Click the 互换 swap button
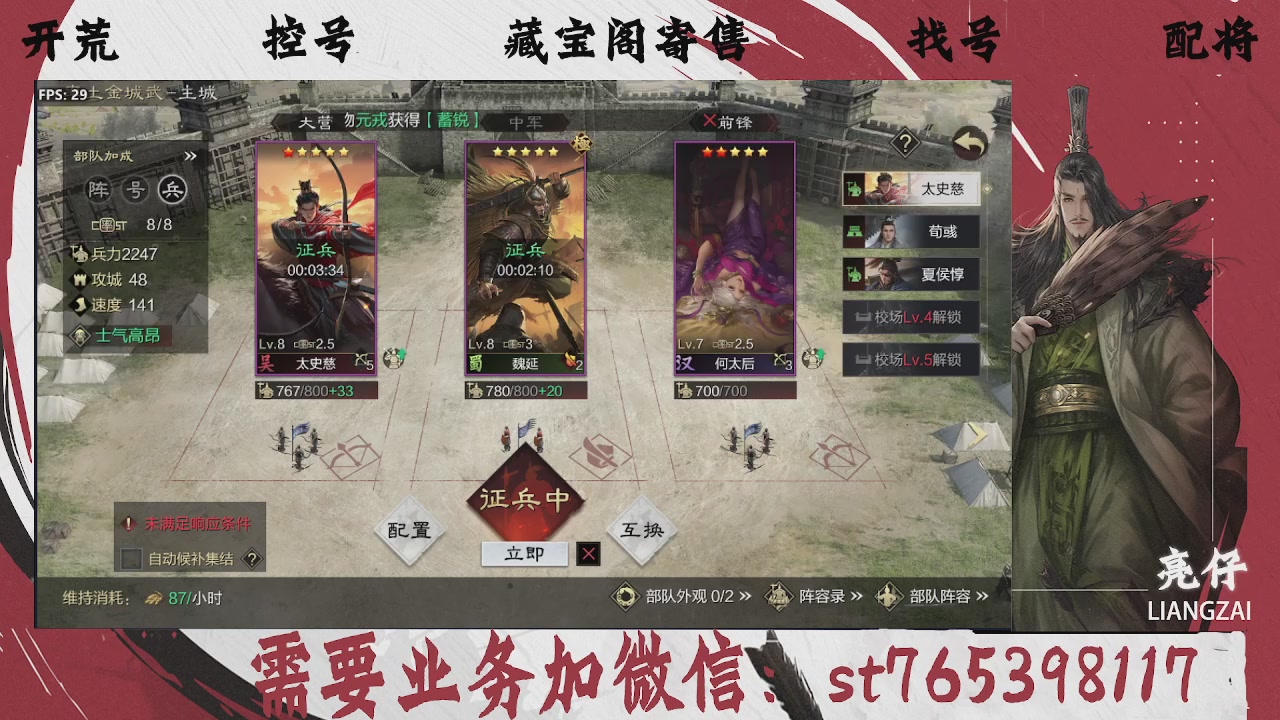Viewport: 1280px width, 720px height. (x=641, y=532)
